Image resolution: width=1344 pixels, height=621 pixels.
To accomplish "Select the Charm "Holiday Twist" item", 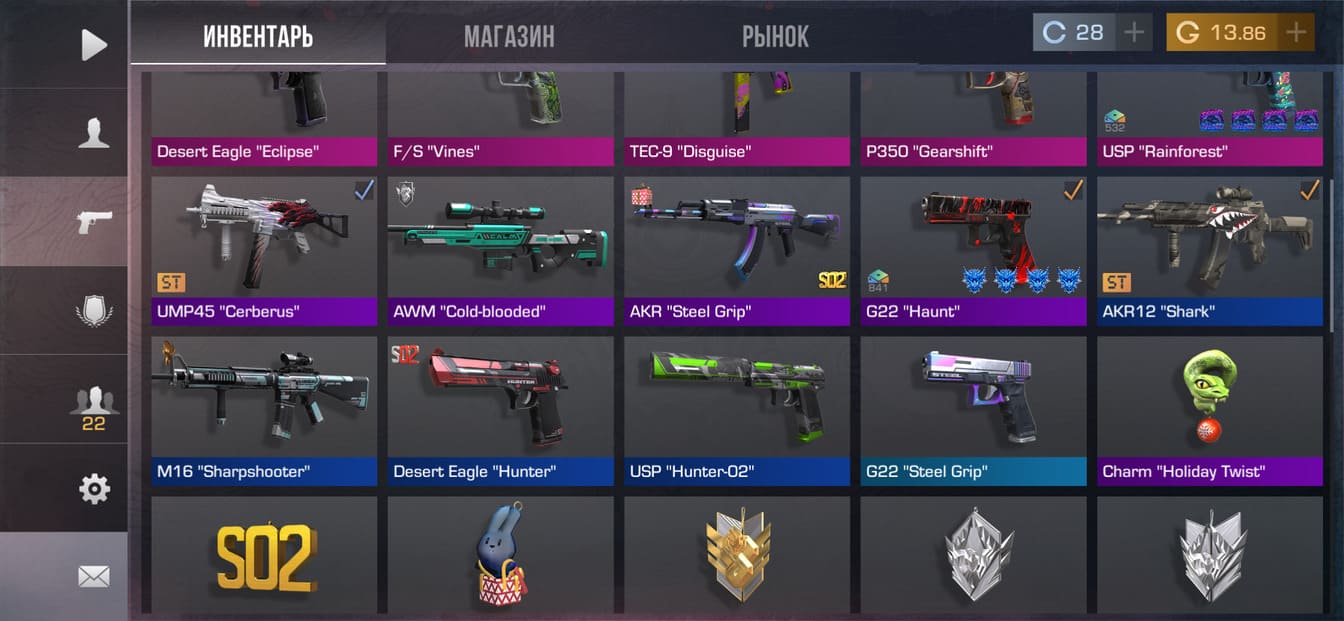I will coord(1209,410).
